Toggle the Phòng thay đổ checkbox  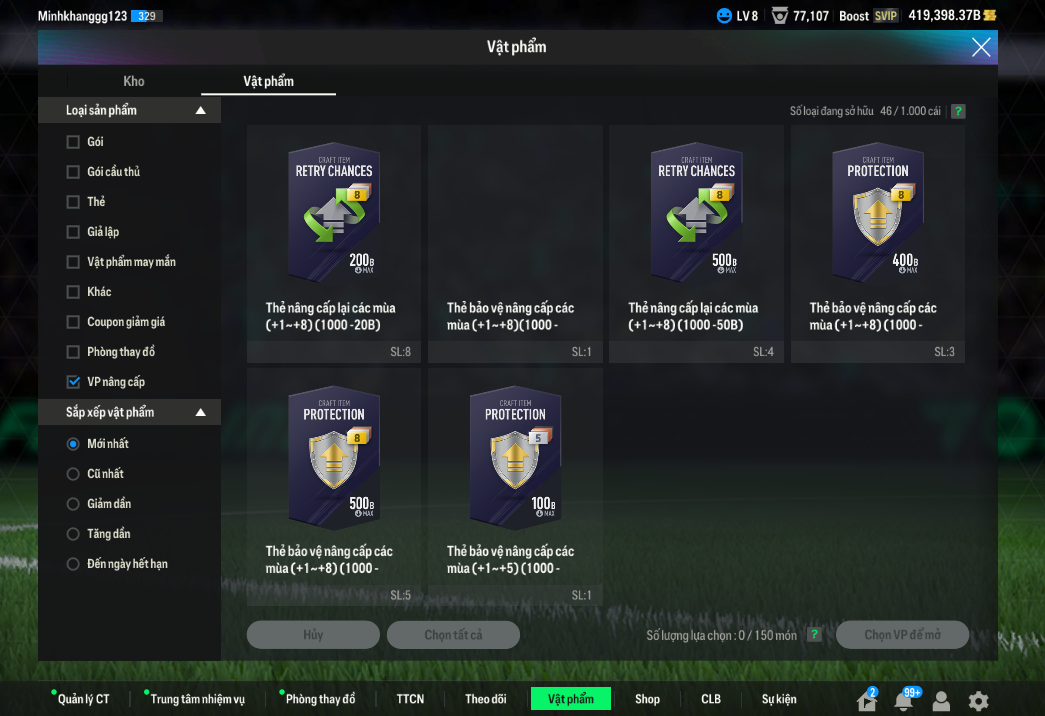tap(73, 352)
